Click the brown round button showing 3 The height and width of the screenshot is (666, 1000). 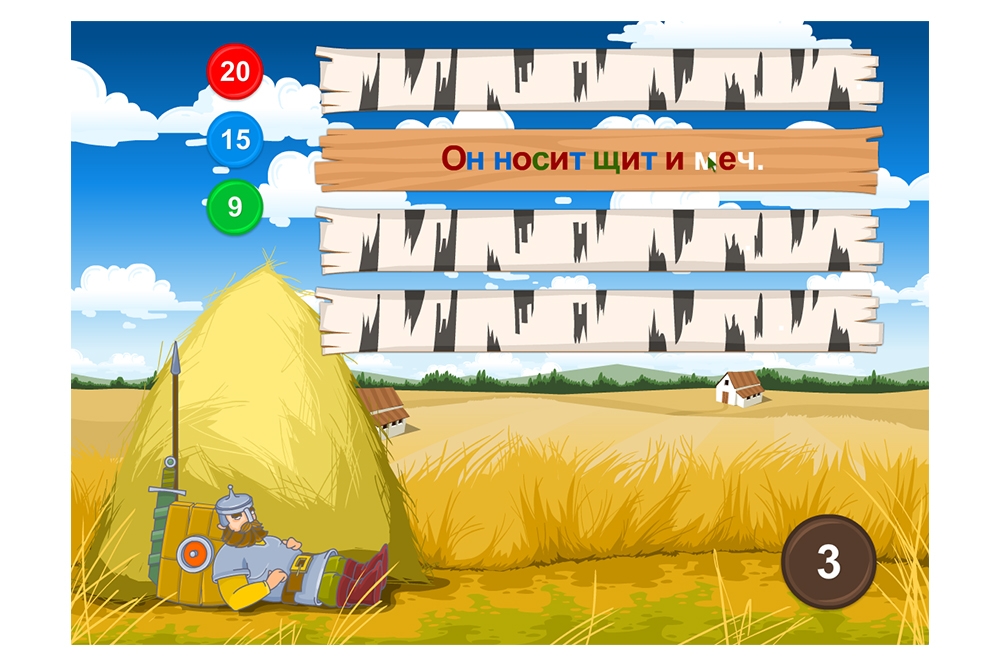click(x=828, y=562)
